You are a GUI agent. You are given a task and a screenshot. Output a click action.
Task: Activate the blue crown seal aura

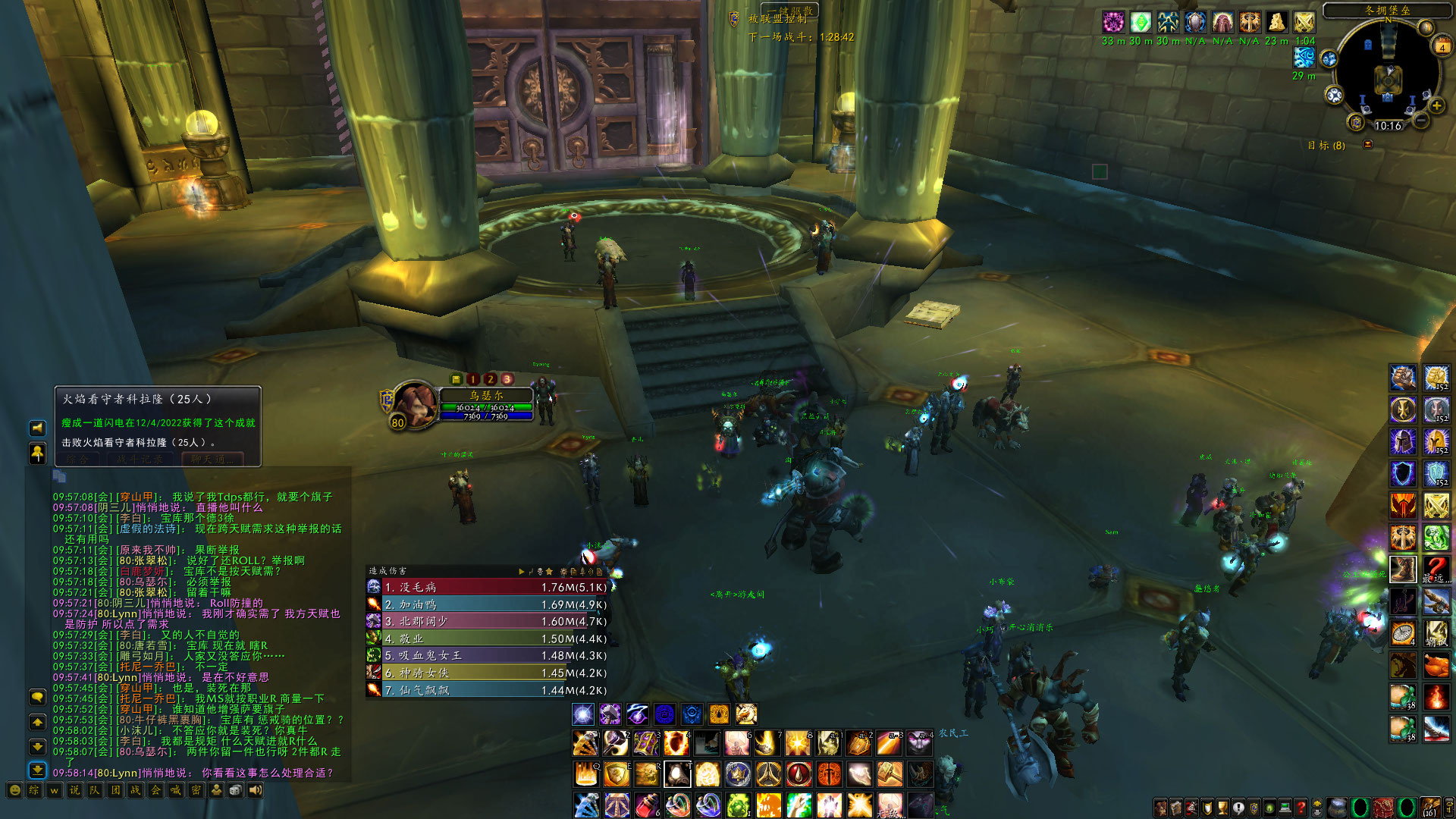point(664,714)
